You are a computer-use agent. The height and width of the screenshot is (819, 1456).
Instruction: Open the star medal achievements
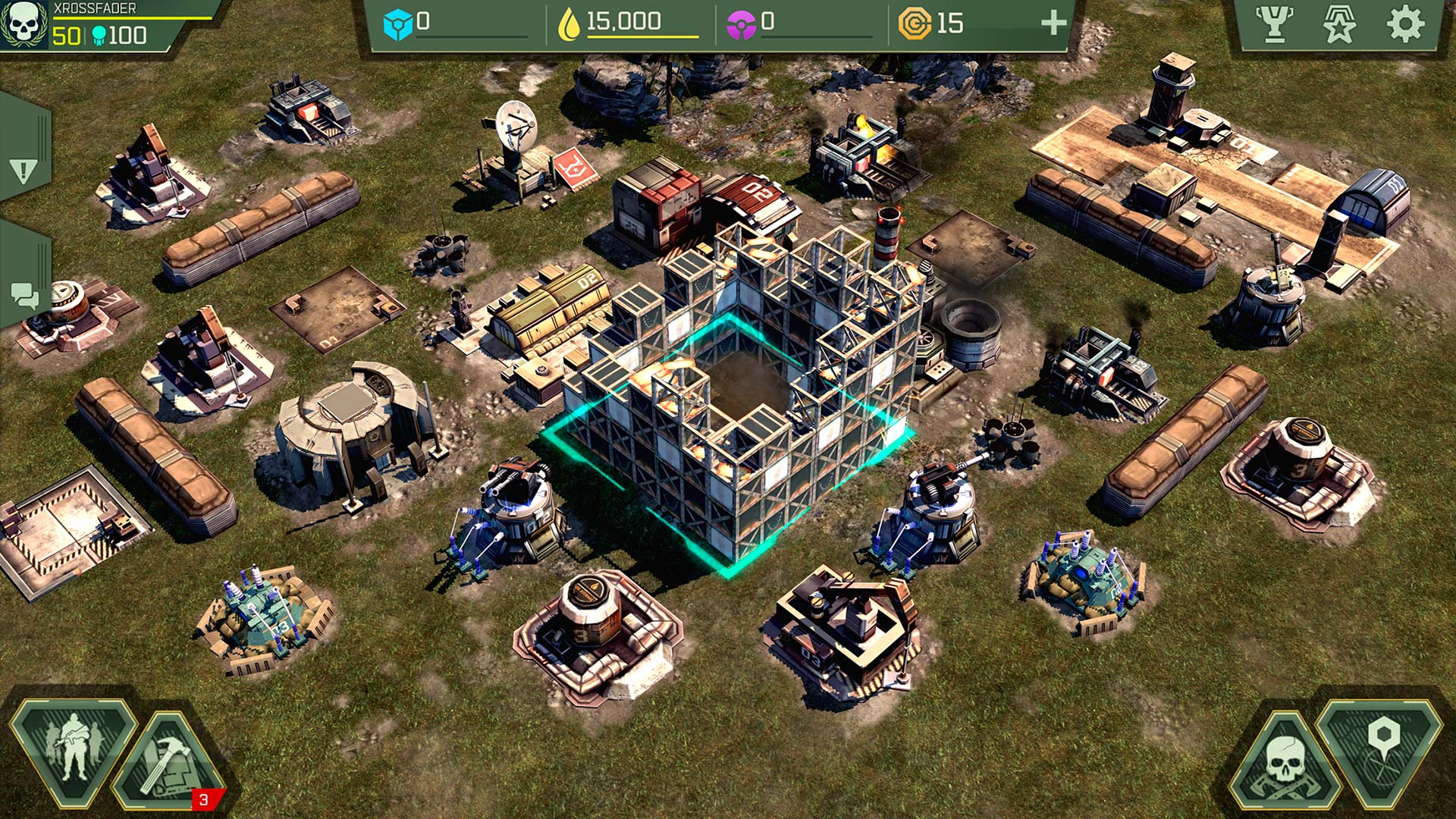coord(1339,24)
